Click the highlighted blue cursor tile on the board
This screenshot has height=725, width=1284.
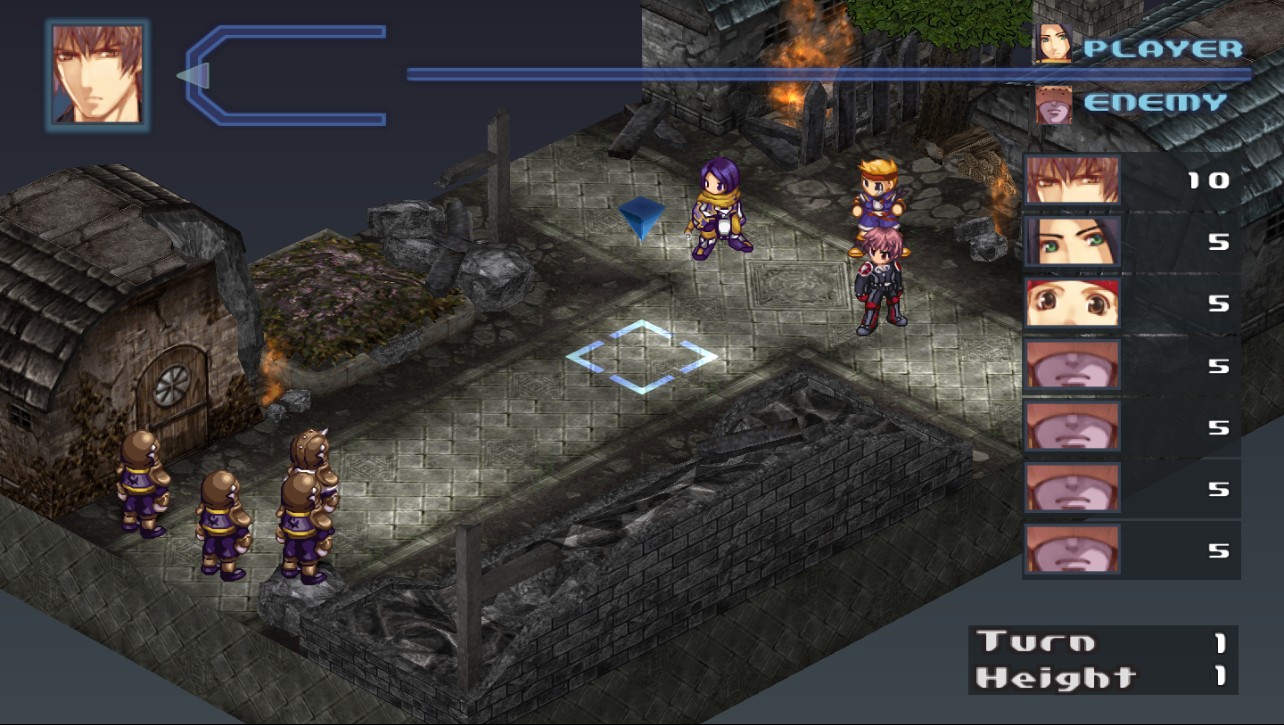642,356
